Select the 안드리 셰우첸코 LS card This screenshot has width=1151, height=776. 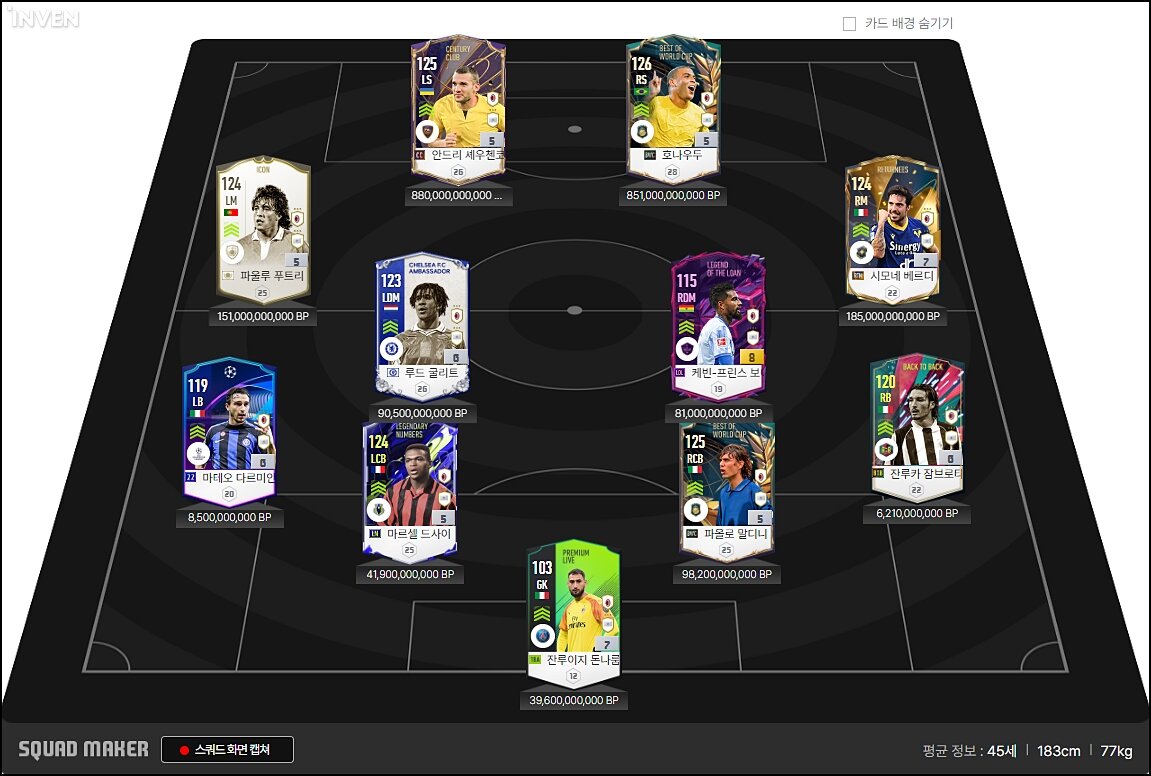coord(459,105)
